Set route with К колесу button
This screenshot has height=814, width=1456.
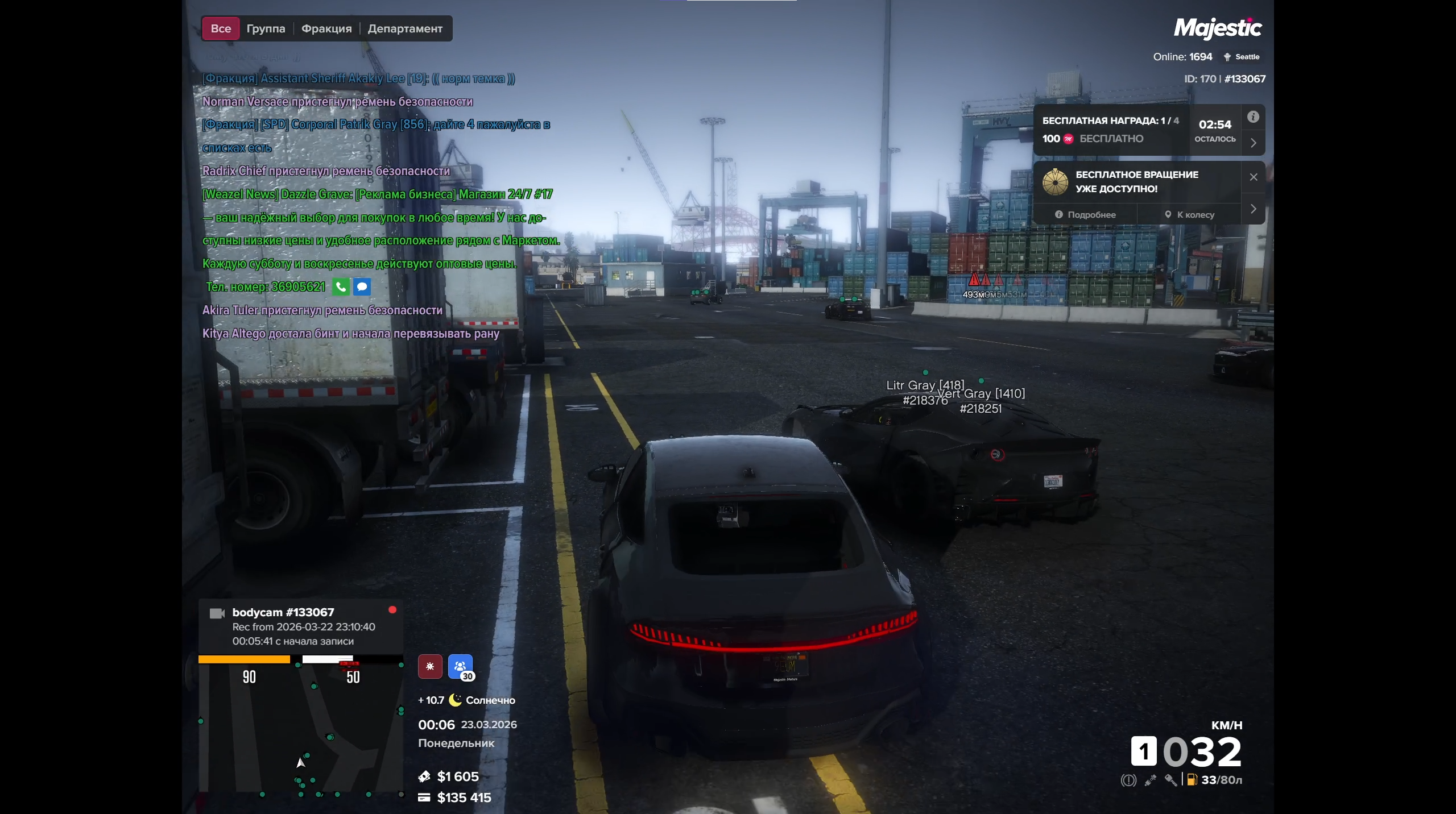[1189, 215]
